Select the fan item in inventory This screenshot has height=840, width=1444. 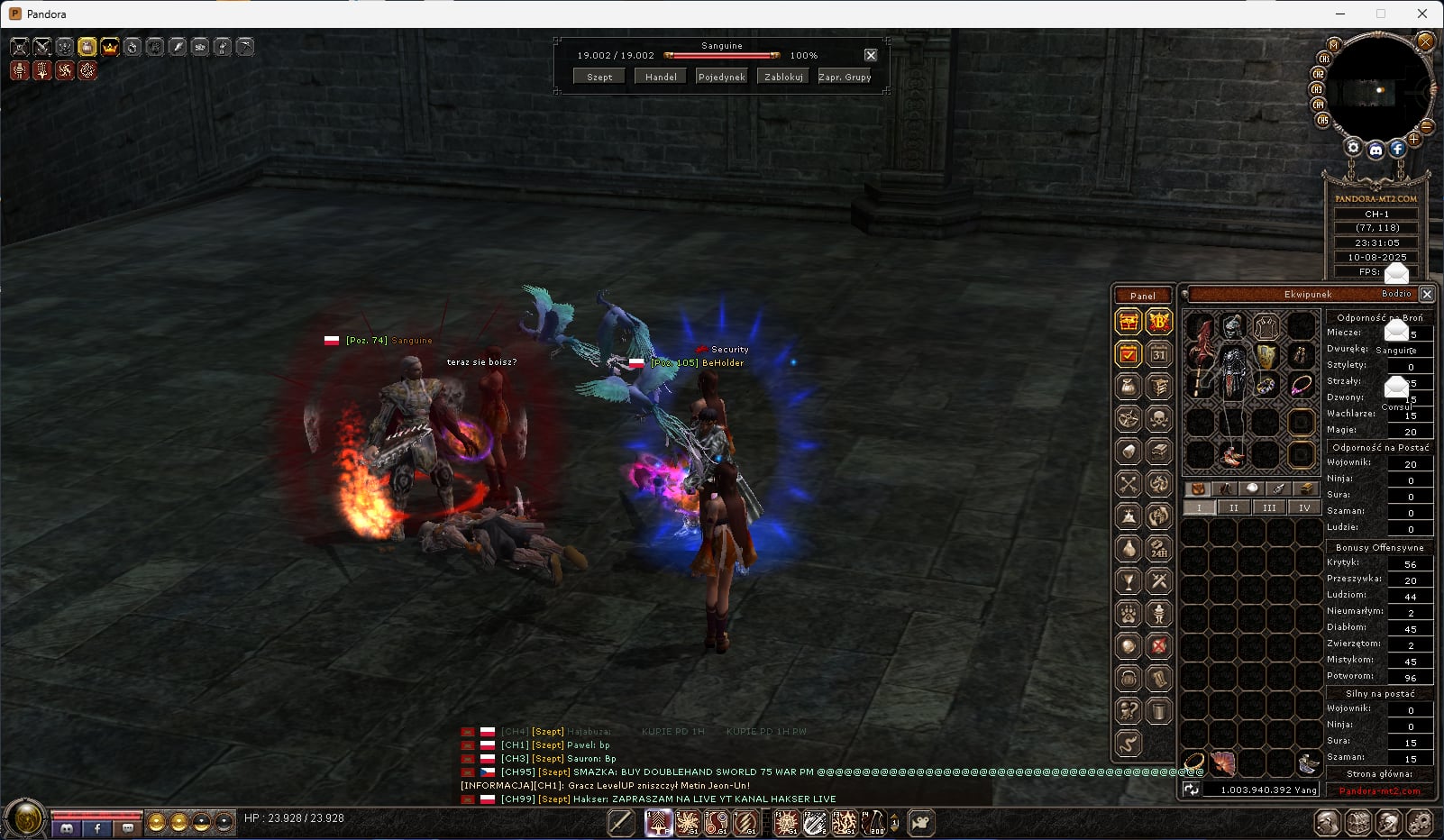(x=1222, y=763)
